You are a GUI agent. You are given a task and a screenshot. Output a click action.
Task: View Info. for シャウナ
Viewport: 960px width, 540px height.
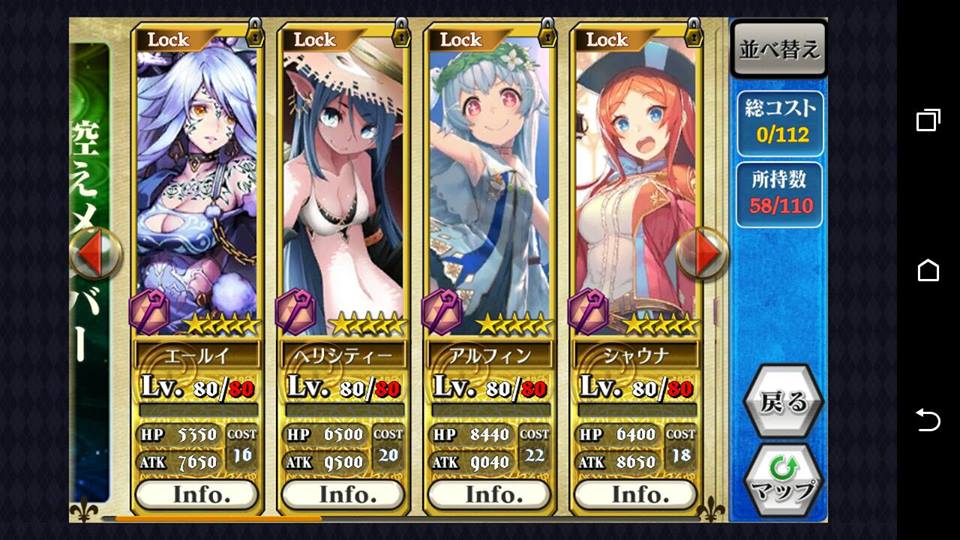tap(635, 494)
